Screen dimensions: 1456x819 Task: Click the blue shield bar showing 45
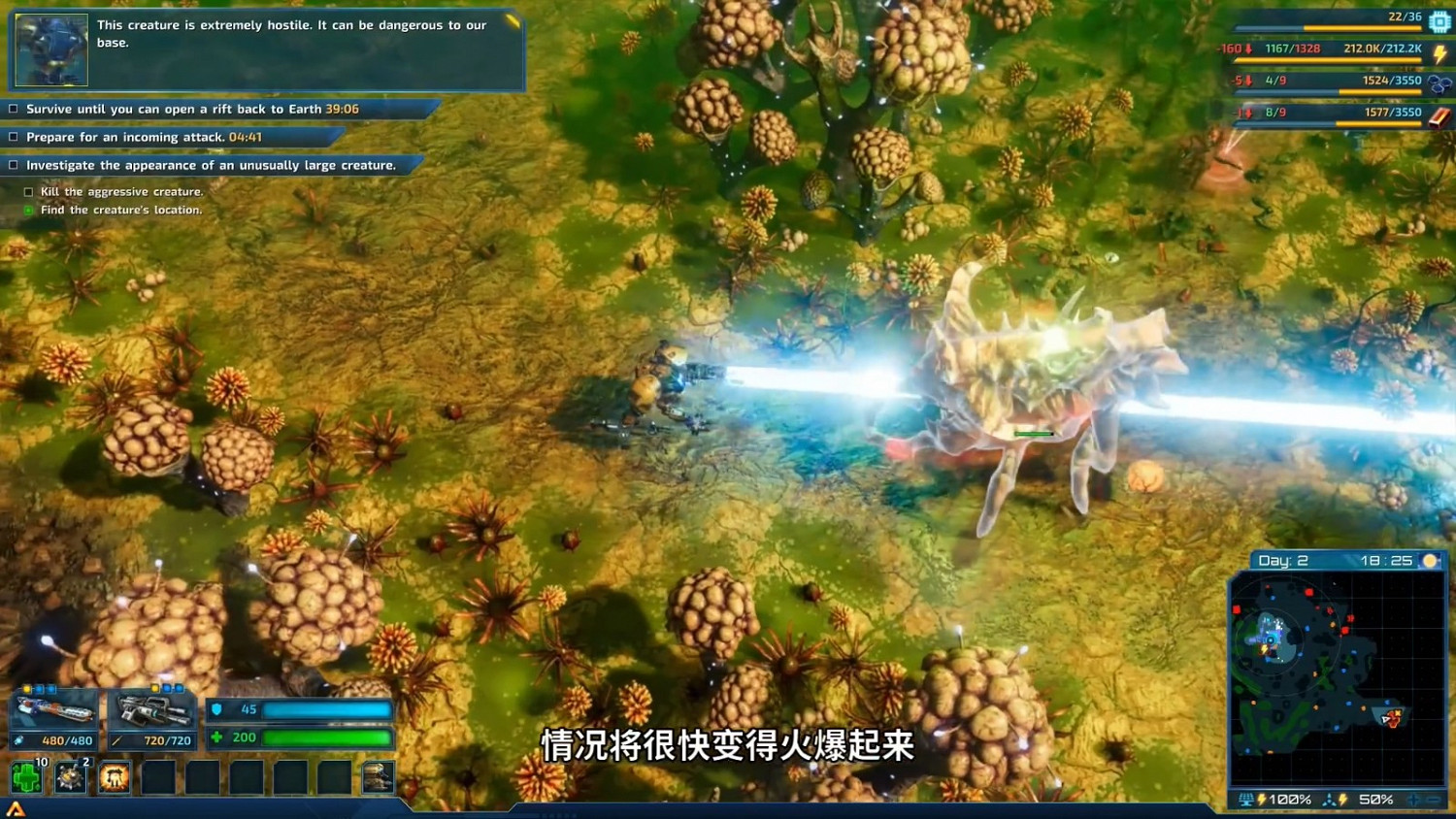330,709
